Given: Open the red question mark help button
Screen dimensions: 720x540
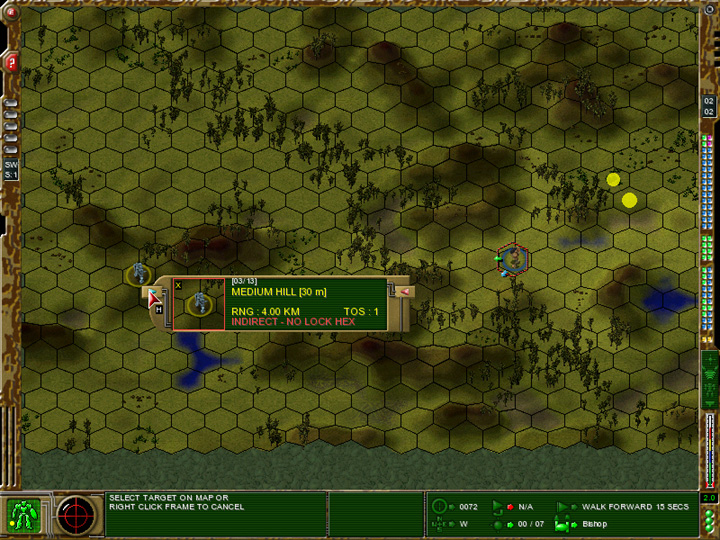Looking at the screenshot, I should 11,62.
